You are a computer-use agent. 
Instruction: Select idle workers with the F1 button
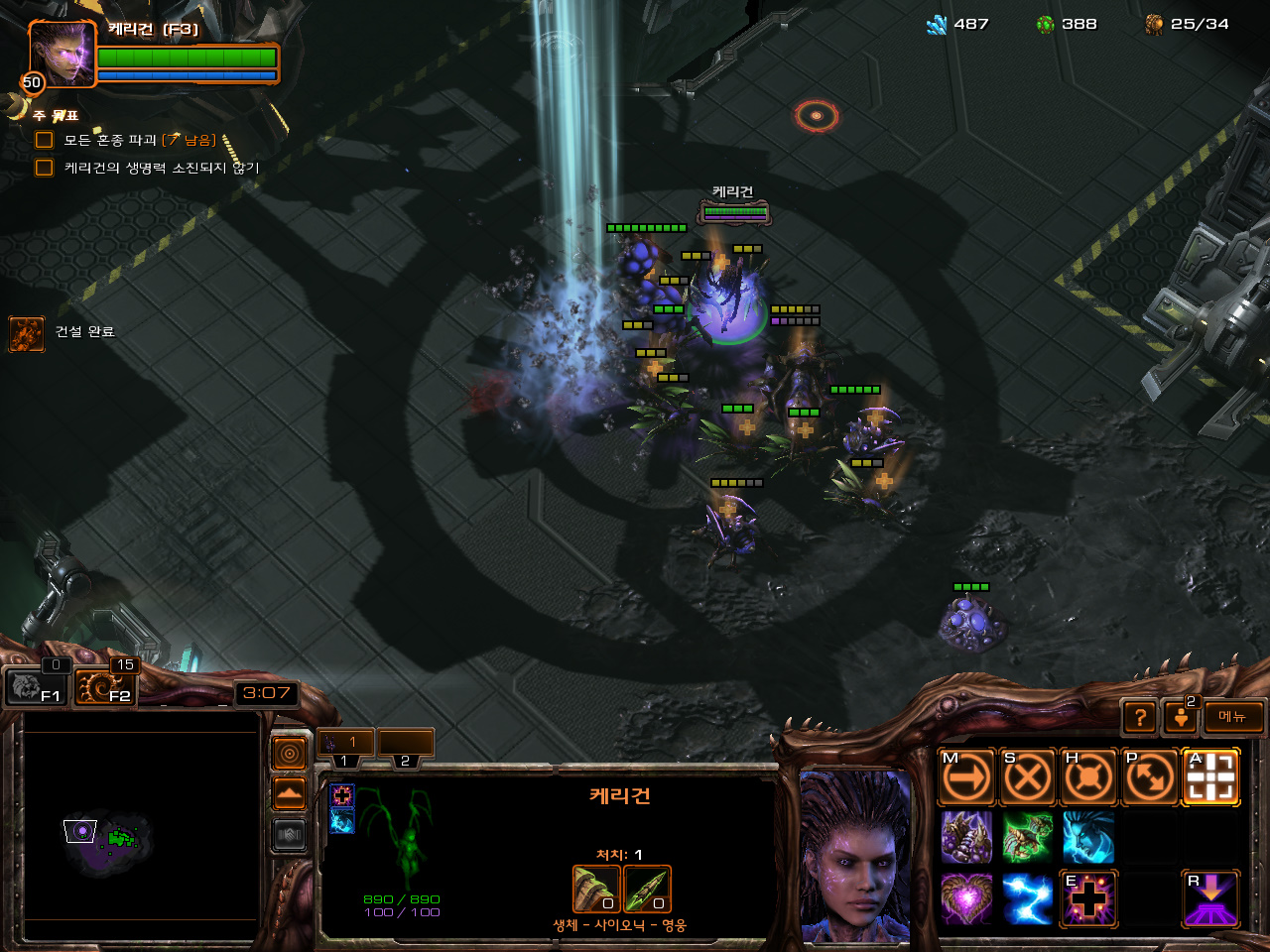coord(35,686)
